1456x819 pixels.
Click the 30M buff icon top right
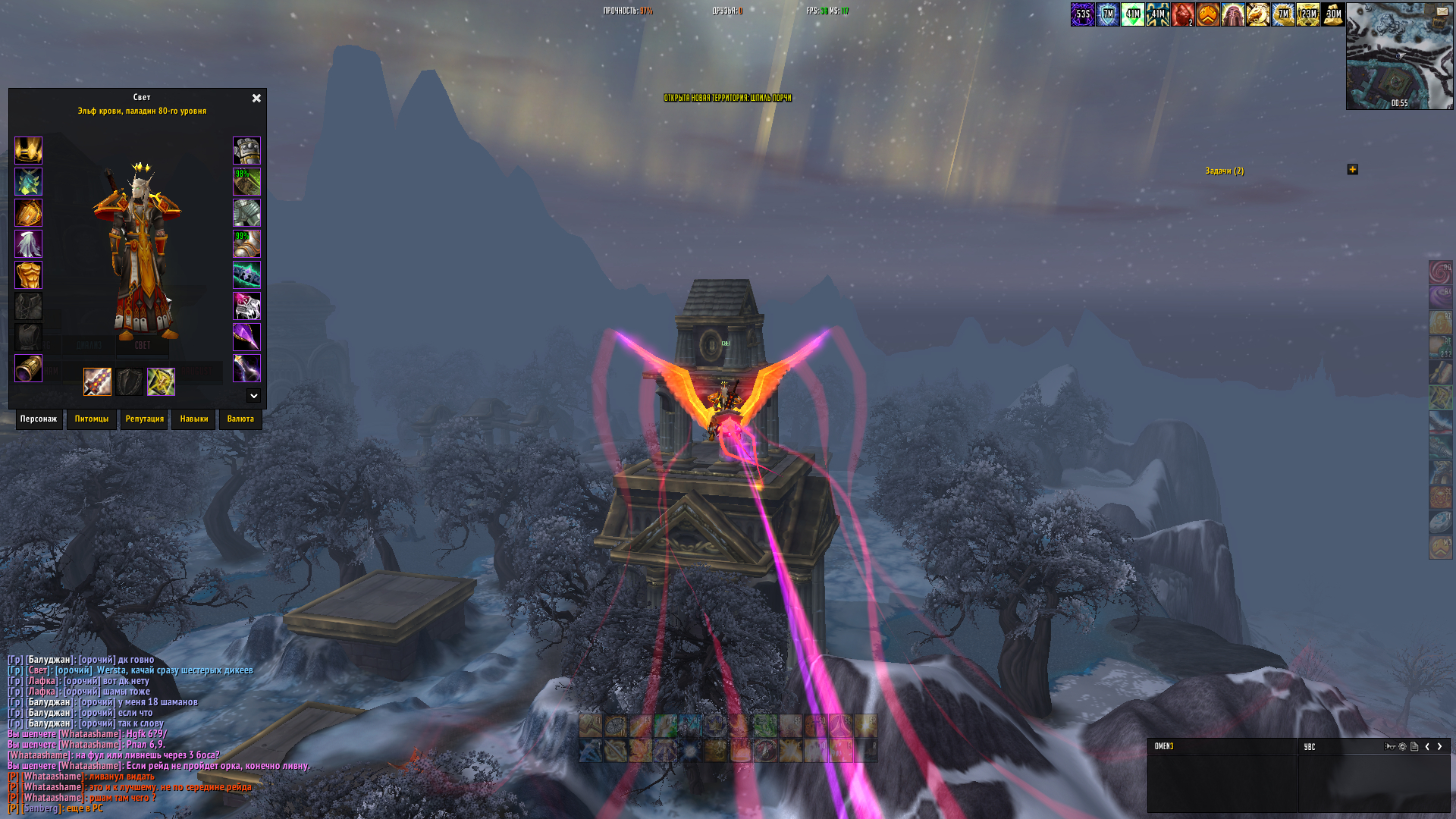(x=1333, y=14)
